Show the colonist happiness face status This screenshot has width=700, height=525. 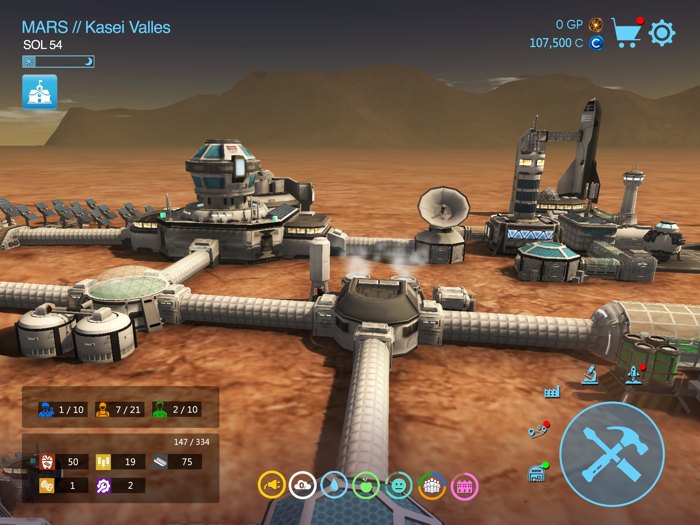point(399,486)
